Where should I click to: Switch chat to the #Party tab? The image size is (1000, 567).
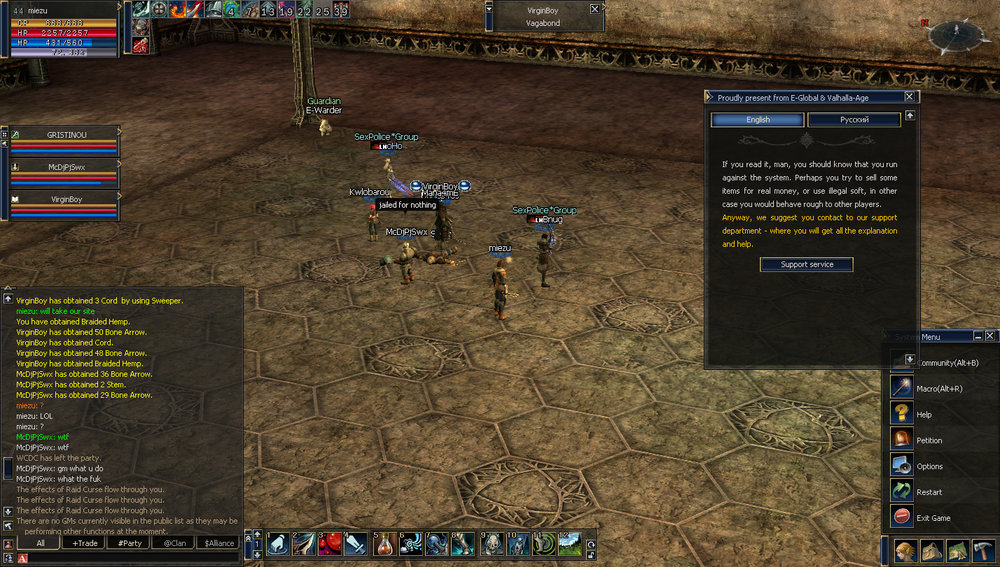click(129, 543)
